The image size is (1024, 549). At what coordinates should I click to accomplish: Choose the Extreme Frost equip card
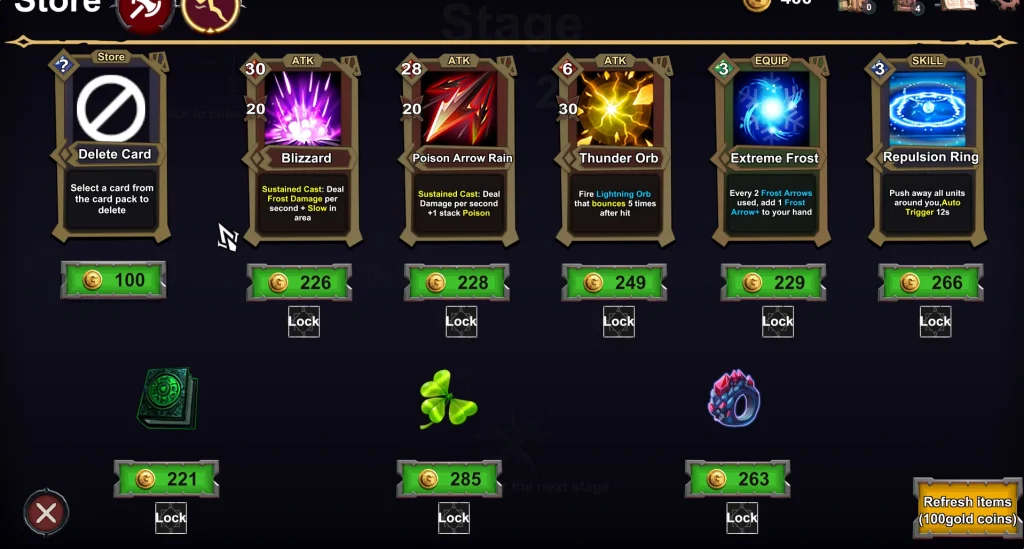coord(773,150)
